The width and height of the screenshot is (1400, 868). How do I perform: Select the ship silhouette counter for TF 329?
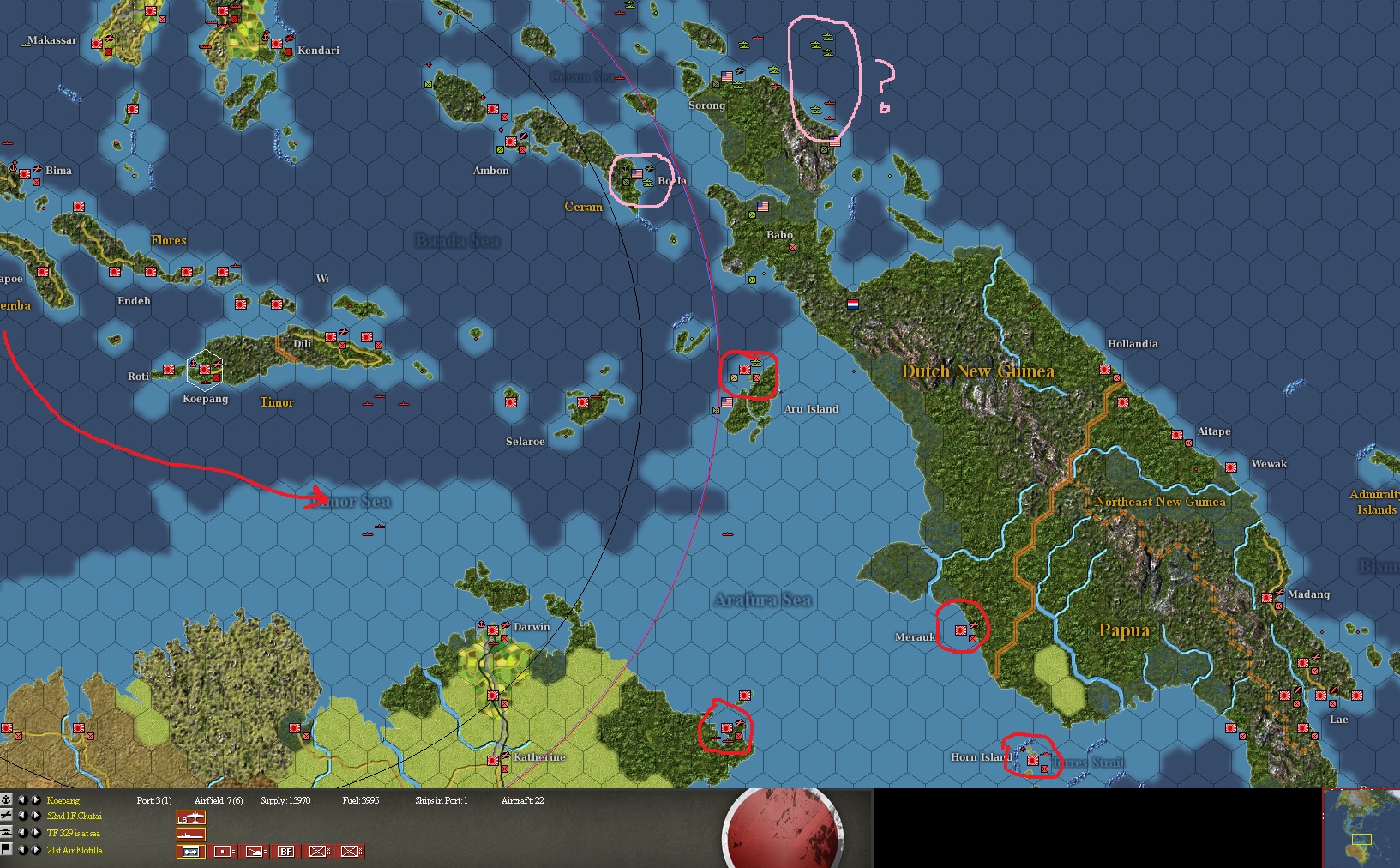[x=191, y=833]
